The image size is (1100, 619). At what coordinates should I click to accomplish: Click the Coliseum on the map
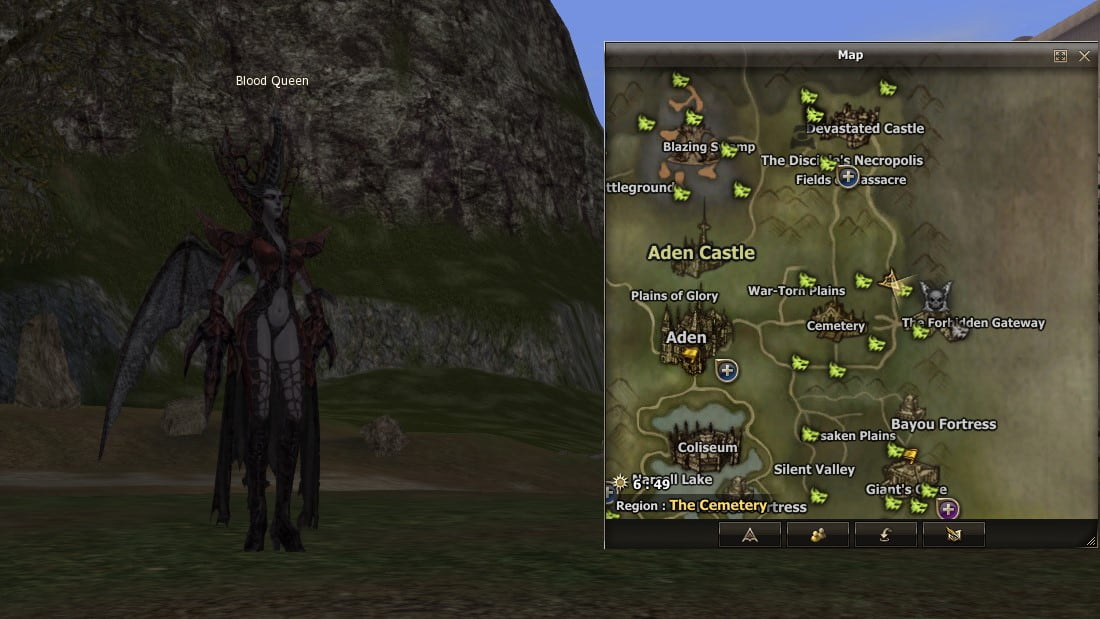coord(708,447)
